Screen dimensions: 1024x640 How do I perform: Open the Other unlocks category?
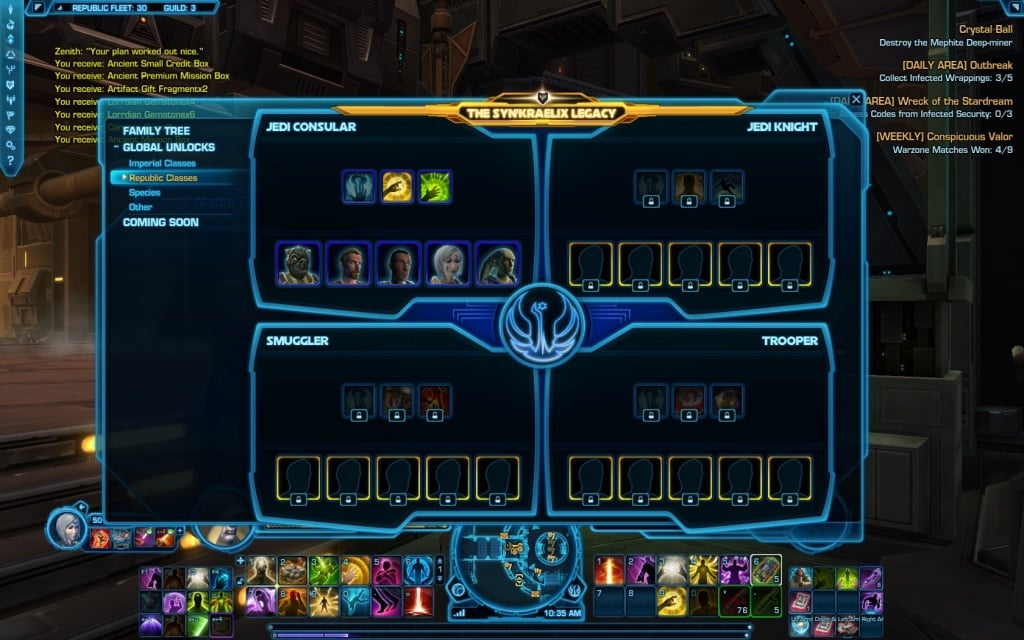tap(140, 207)
